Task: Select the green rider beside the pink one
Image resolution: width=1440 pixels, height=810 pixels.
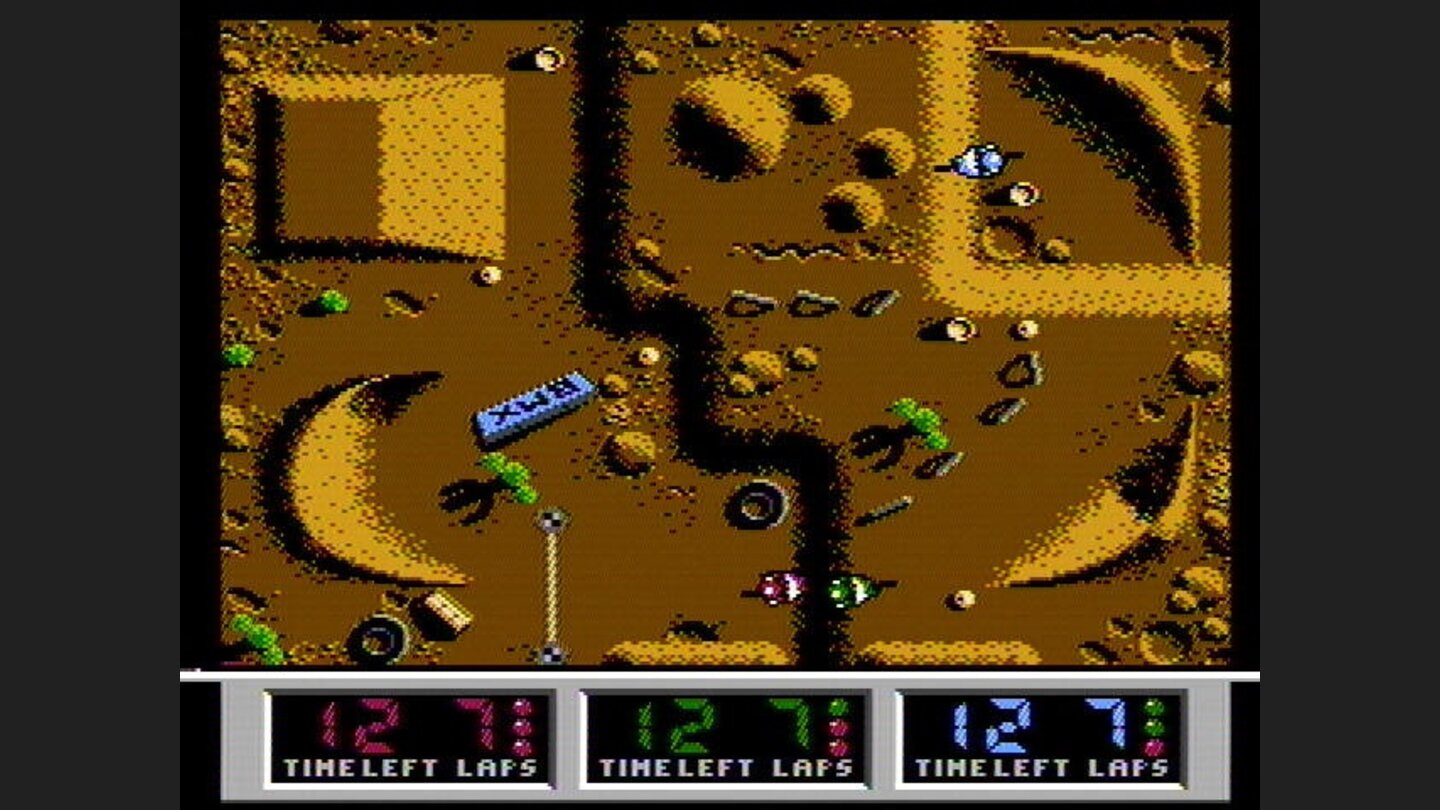Action: [x=851, y=590]
